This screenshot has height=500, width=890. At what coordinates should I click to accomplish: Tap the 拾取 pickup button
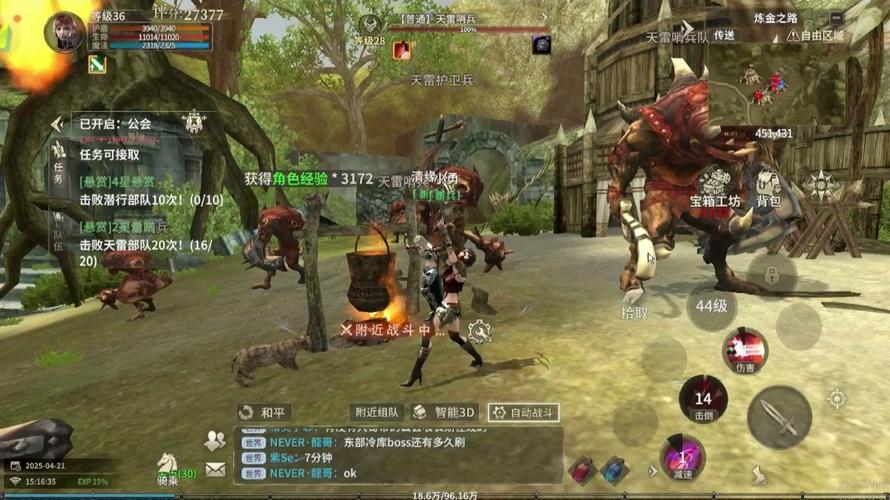pyautogui.click(x=634, y=312)
